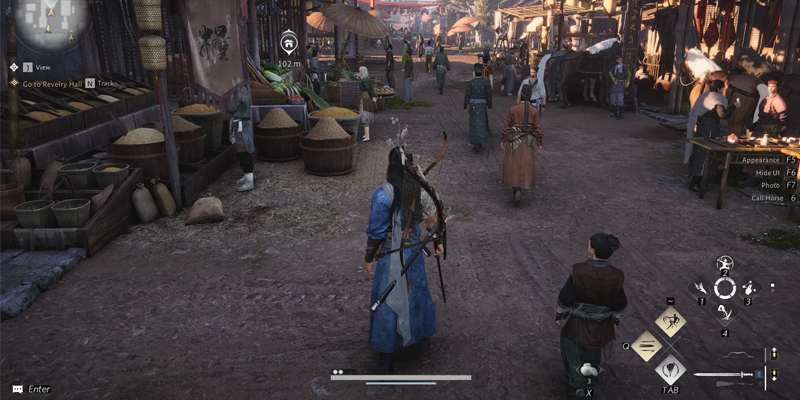Activate the skill icon in slot 4

pyautogui.click(x=724, y=313)
